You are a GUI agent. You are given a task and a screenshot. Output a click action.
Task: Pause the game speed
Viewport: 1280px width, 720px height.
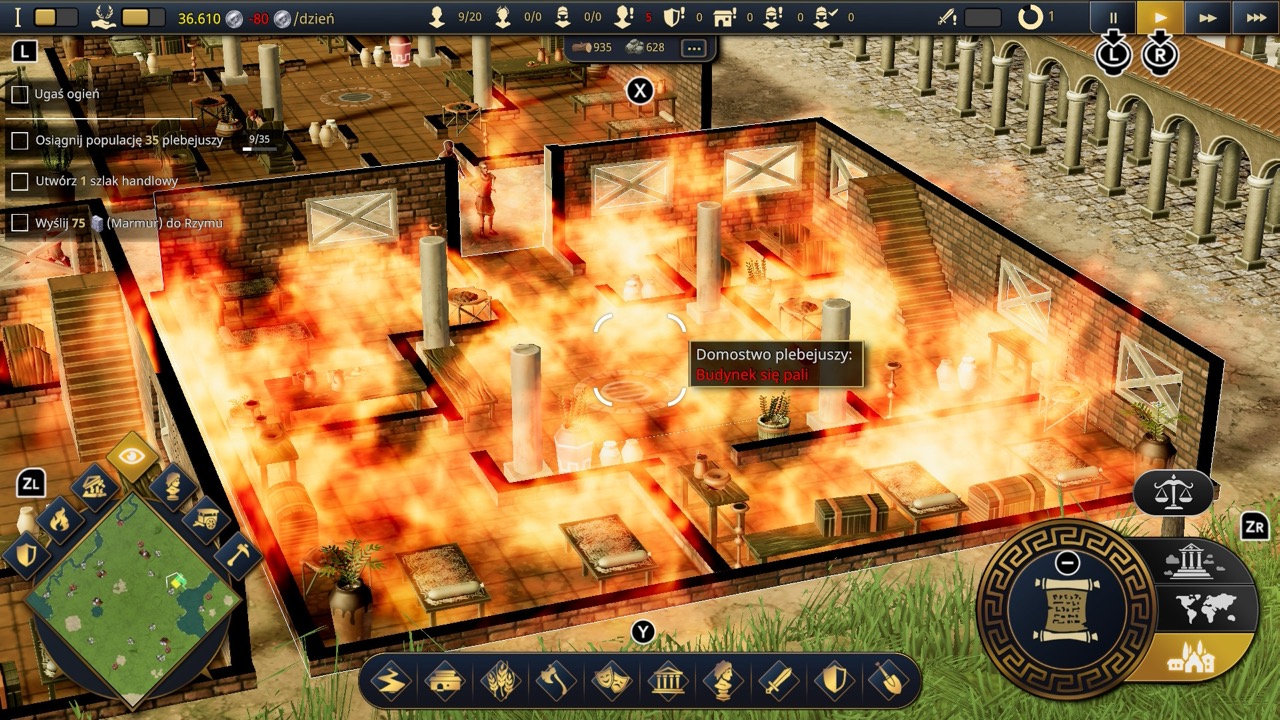[1113, 17]
